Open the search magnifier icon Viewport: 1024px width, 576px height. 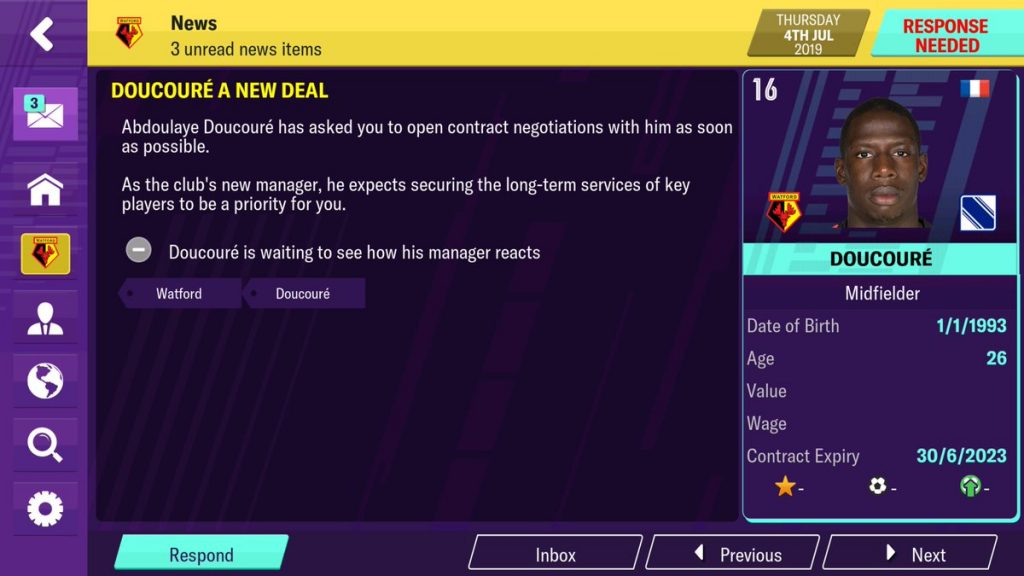[x=45, y=445]
